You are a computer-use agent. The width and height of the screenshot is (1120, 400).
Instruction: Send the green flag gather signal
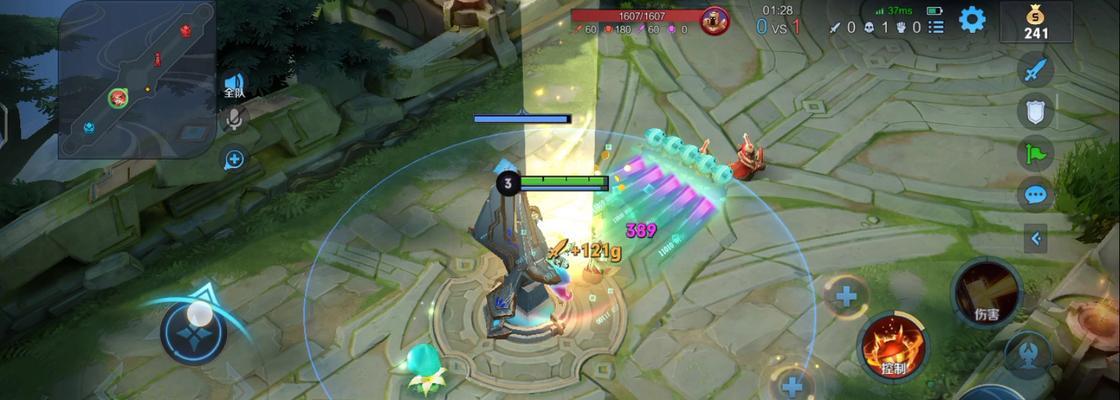[x=1036, y=153]
